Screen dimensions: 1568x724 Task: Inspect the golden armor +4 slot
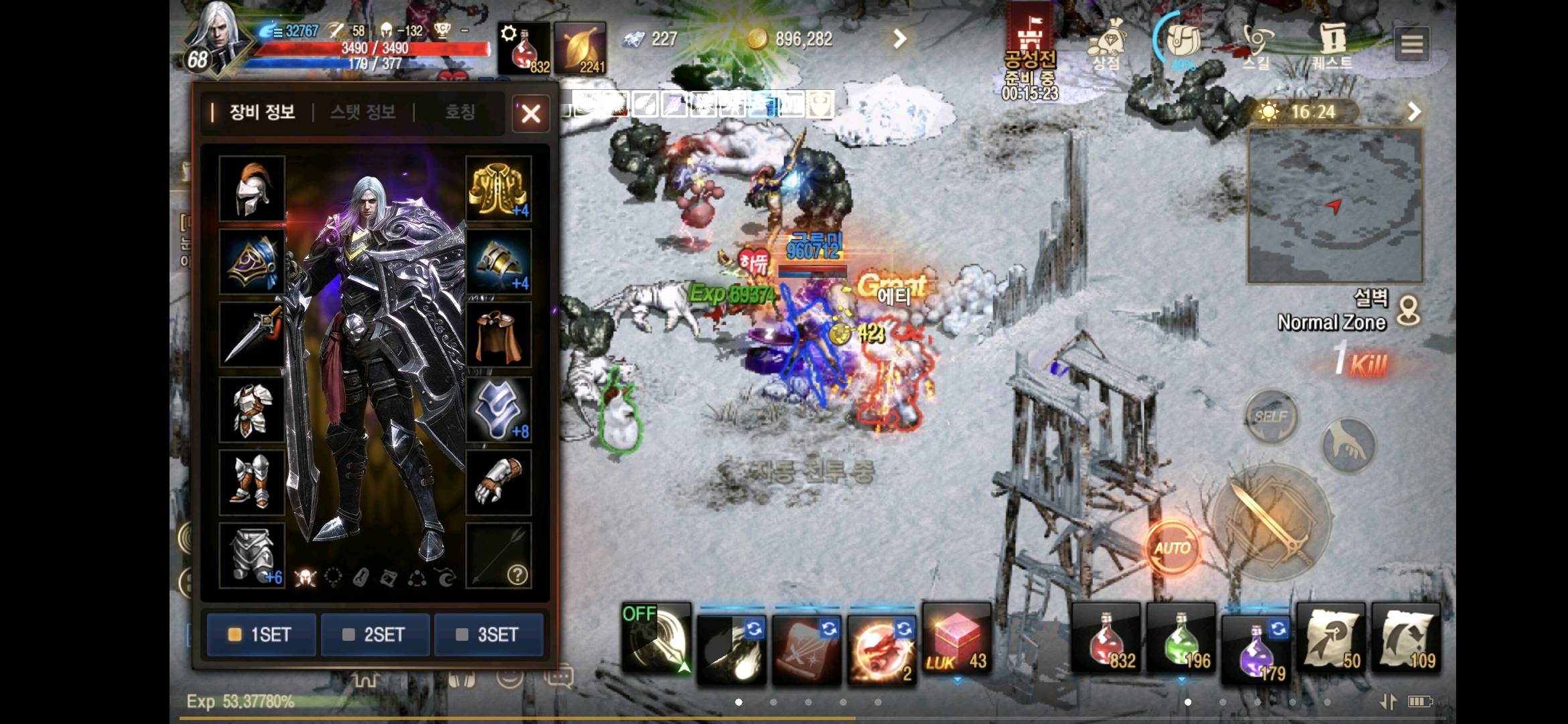click(499, 188)
